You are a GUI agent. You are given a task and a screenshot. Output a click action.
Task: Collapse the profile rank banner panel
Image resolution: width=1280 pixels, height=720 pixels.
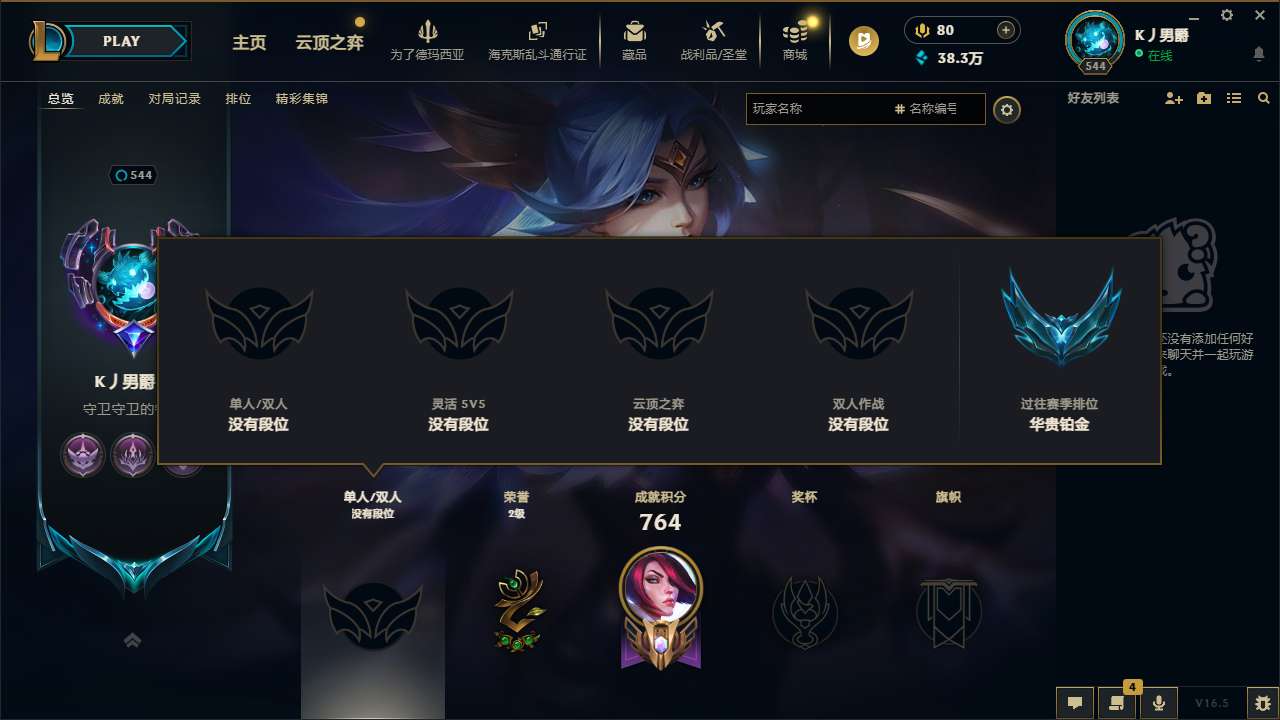pyautogui.click(x=132, y=639)
